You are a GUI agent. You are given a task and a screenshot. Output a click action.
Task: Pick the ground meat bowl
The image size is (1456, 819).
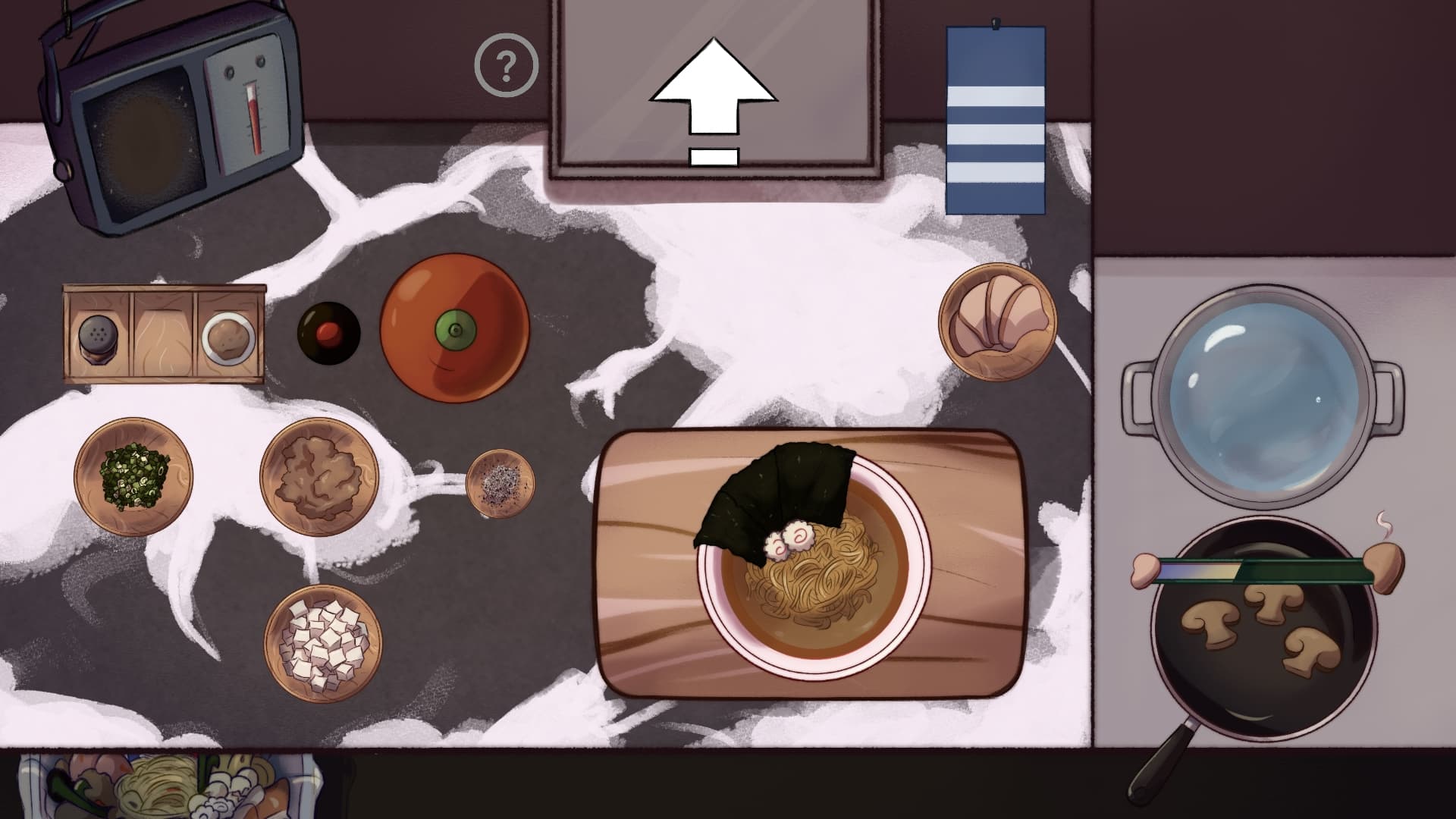(319, 476)
